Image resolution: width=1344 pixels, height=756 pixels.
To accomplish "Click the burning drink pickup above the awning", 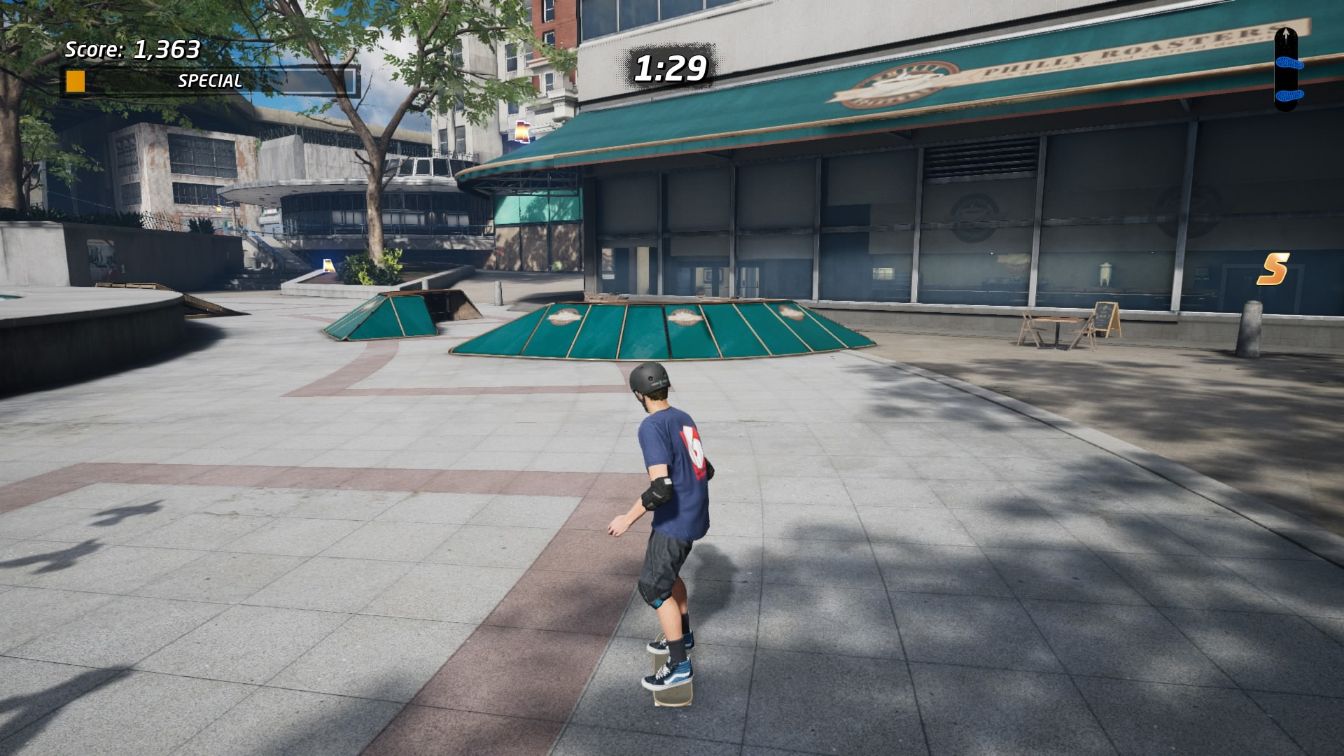I will tap(523, 129).
